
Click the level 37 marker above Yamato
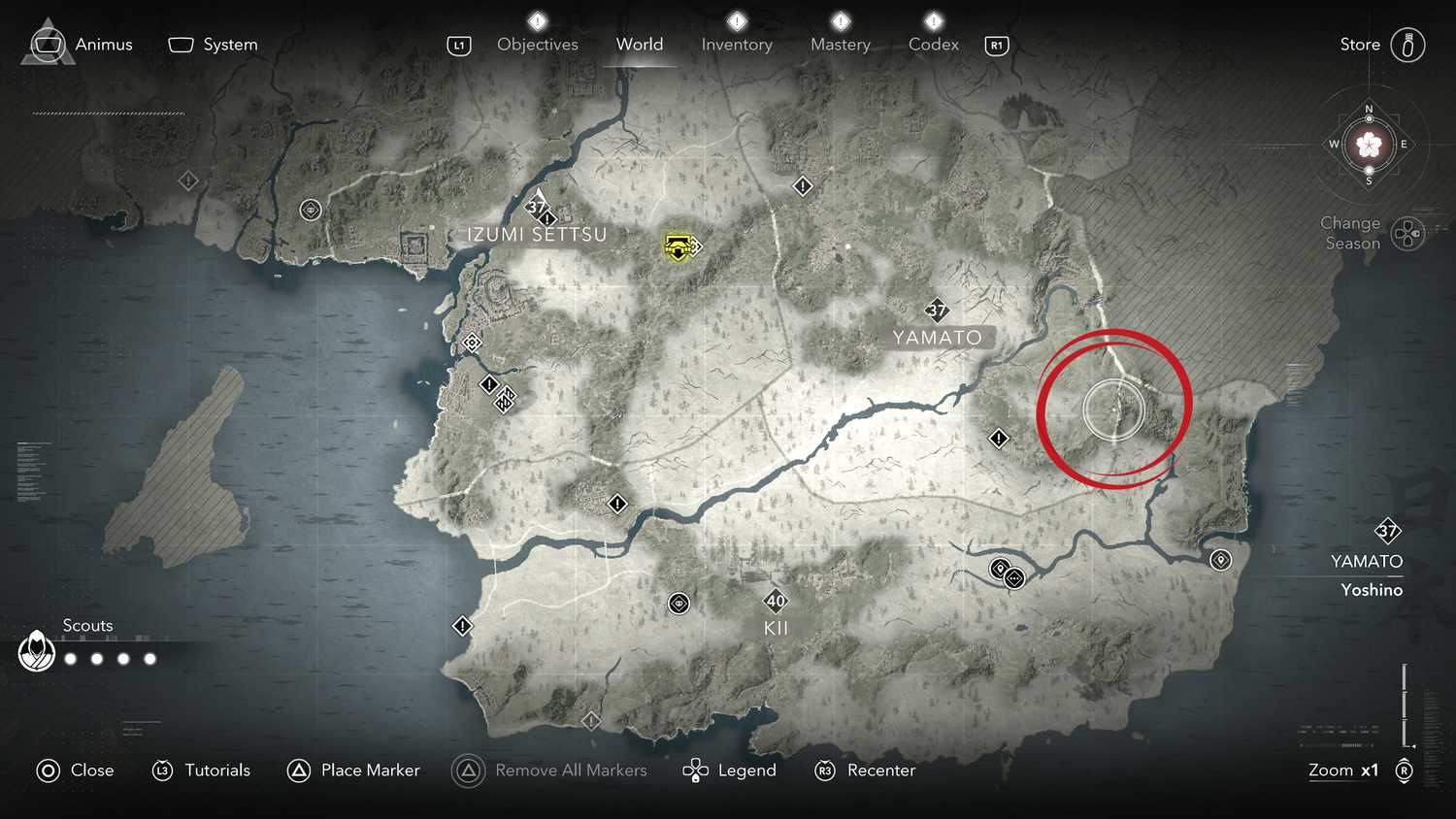[x=937, y=311]
